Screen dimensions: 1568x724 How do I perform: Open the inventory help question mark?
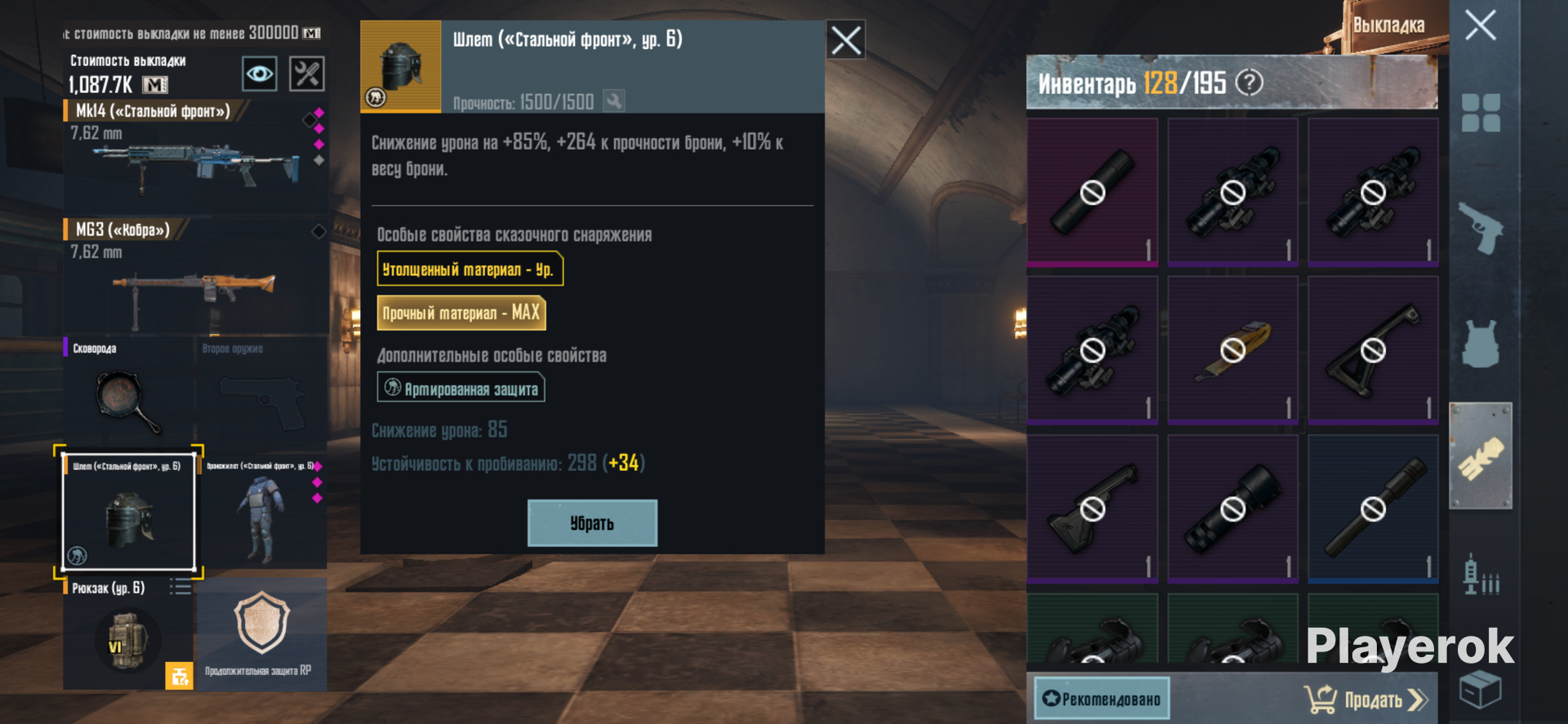[1249, 82]
